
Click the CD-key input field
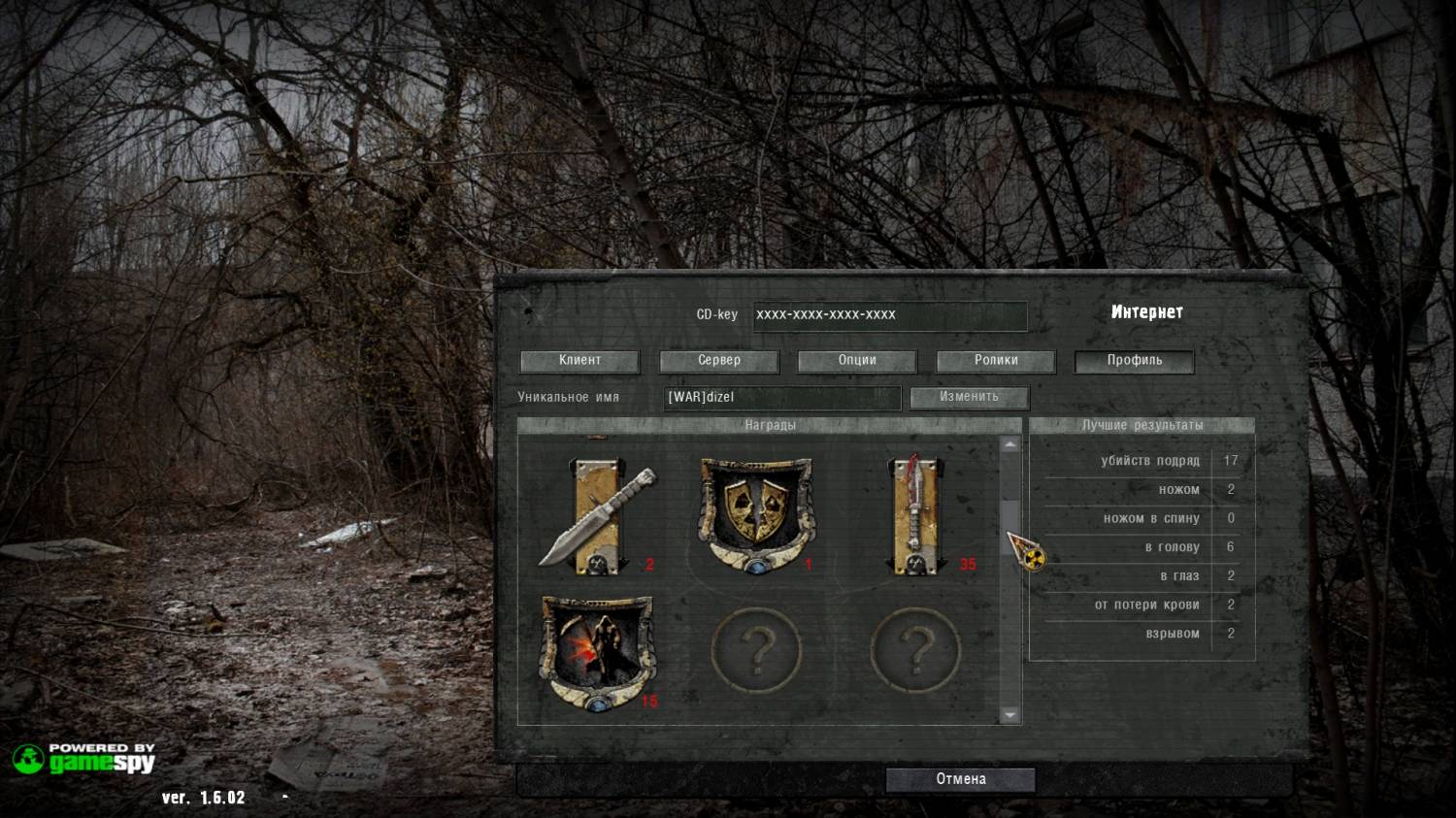[x=889, y=315]
